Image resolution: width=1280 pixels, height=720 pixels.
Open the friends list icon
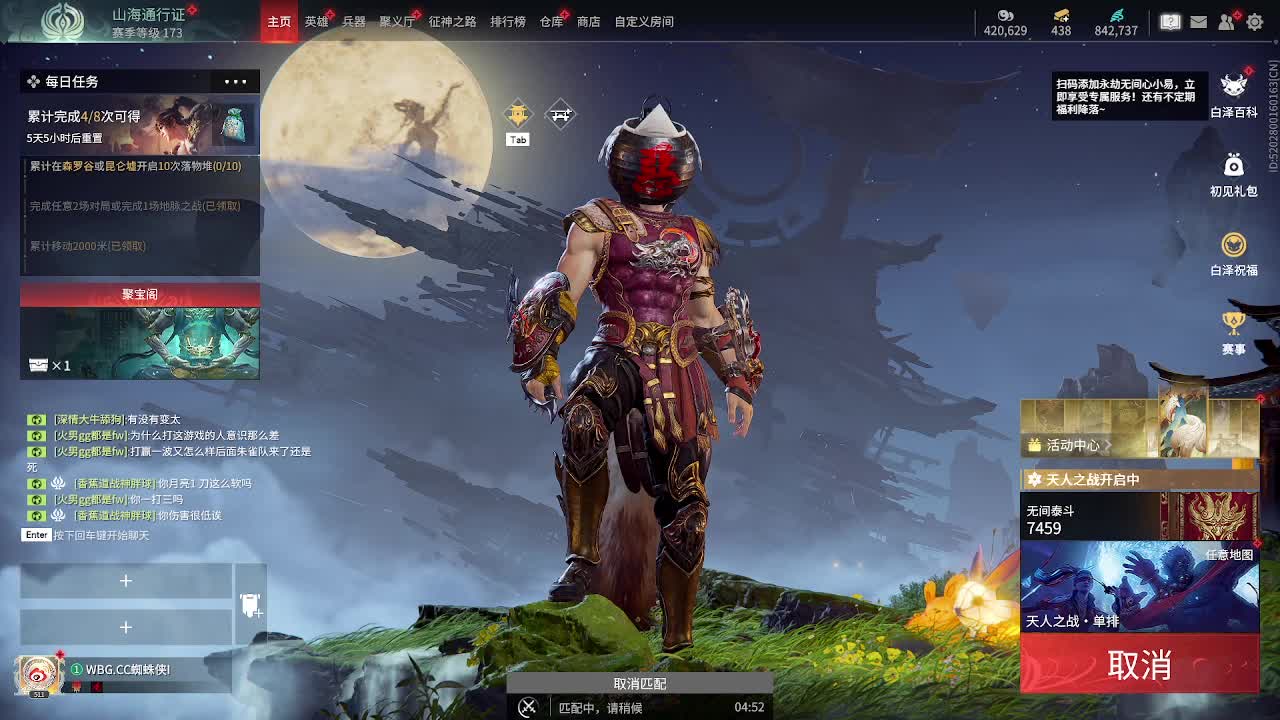click(1227, 21)
